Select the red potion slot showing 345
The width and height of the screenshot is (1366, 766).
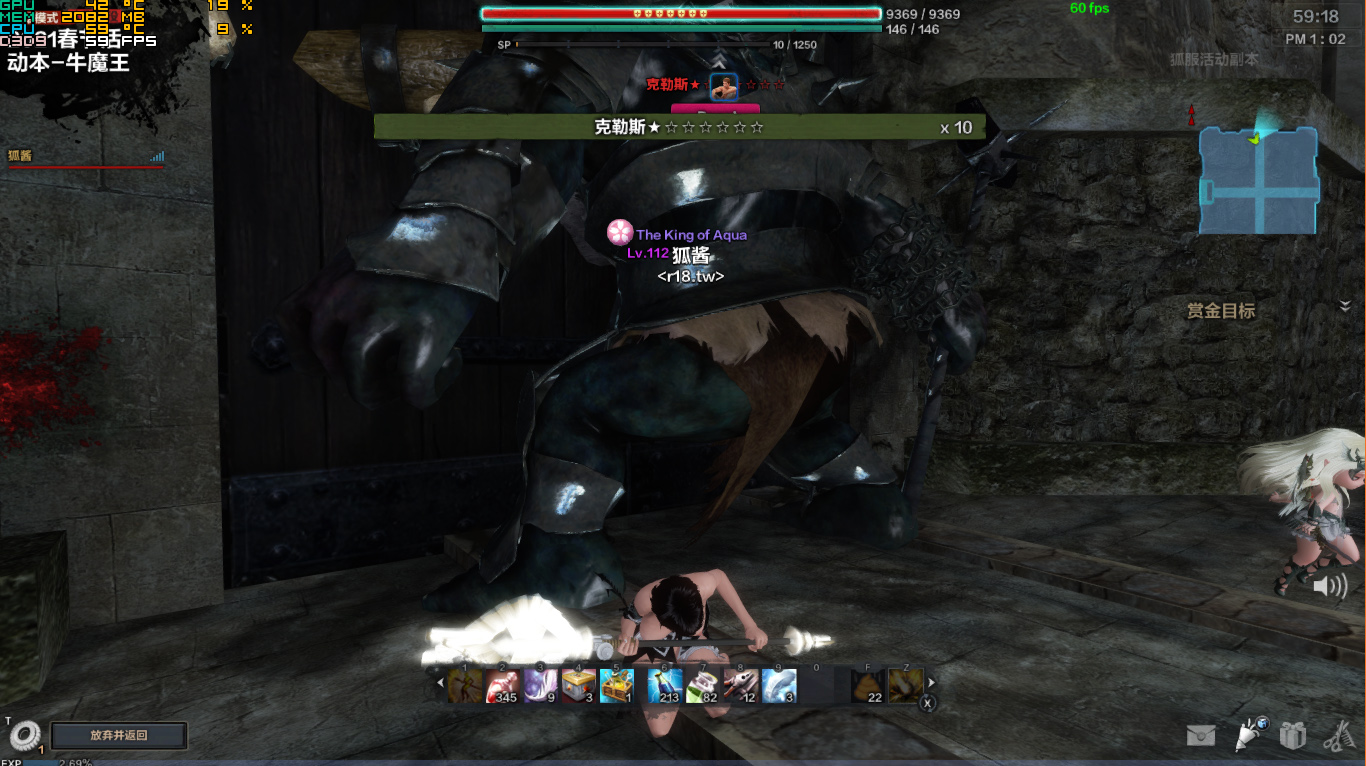(503, 686)
